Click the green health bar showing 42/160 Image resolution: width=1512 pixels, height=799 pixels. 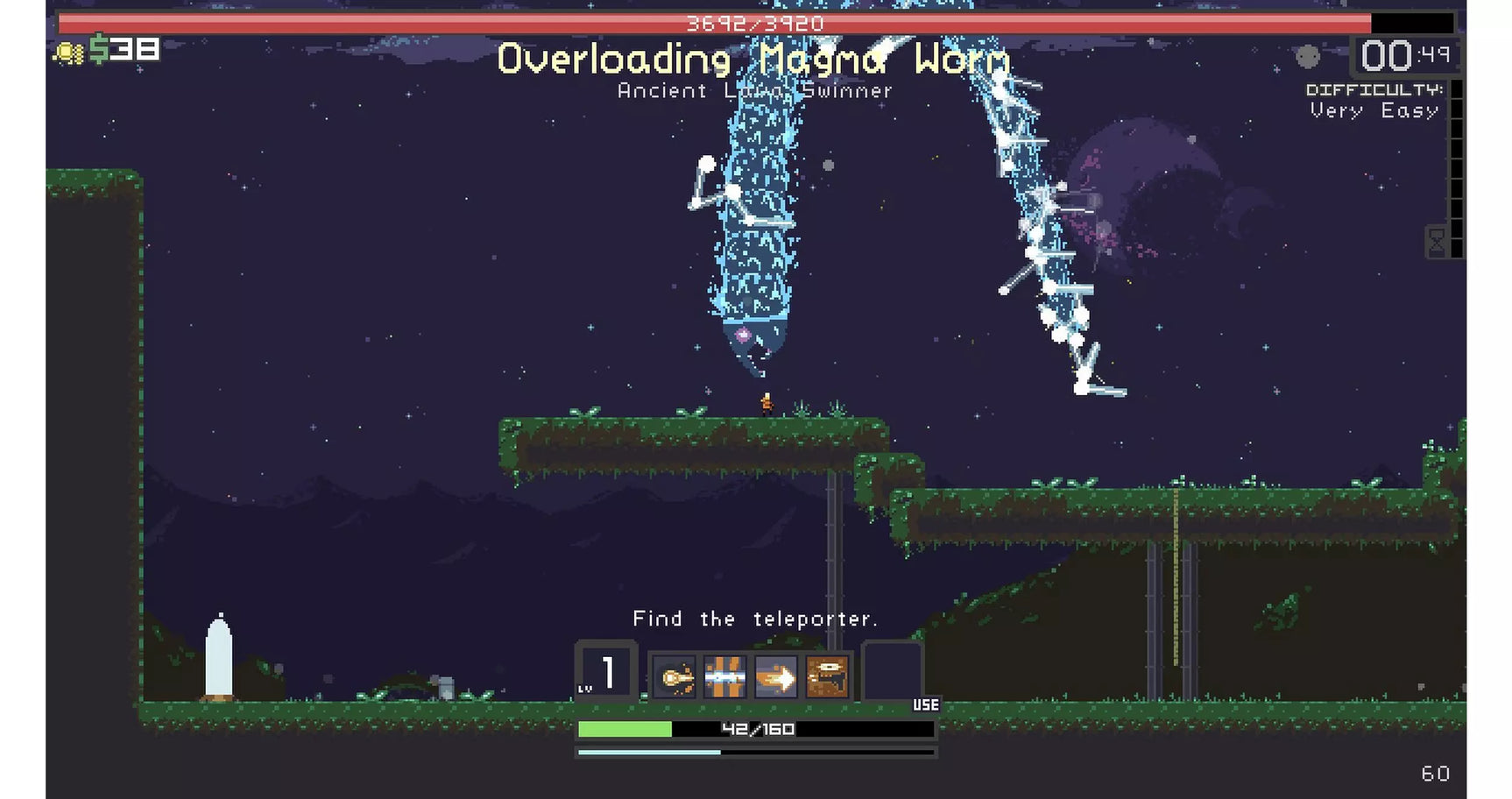point(754,728)
